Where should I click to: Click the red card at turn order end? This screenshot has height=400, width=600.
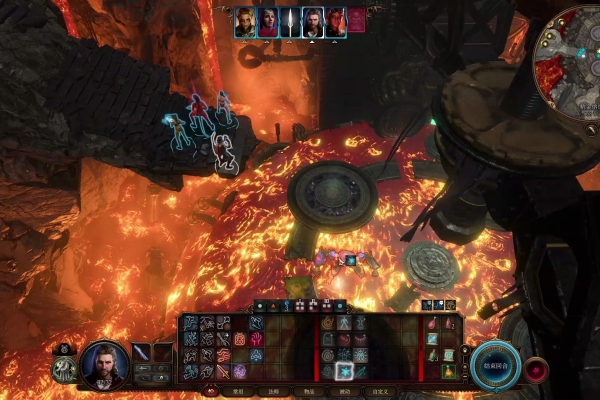pyautogui.click(x=356, y=22)
